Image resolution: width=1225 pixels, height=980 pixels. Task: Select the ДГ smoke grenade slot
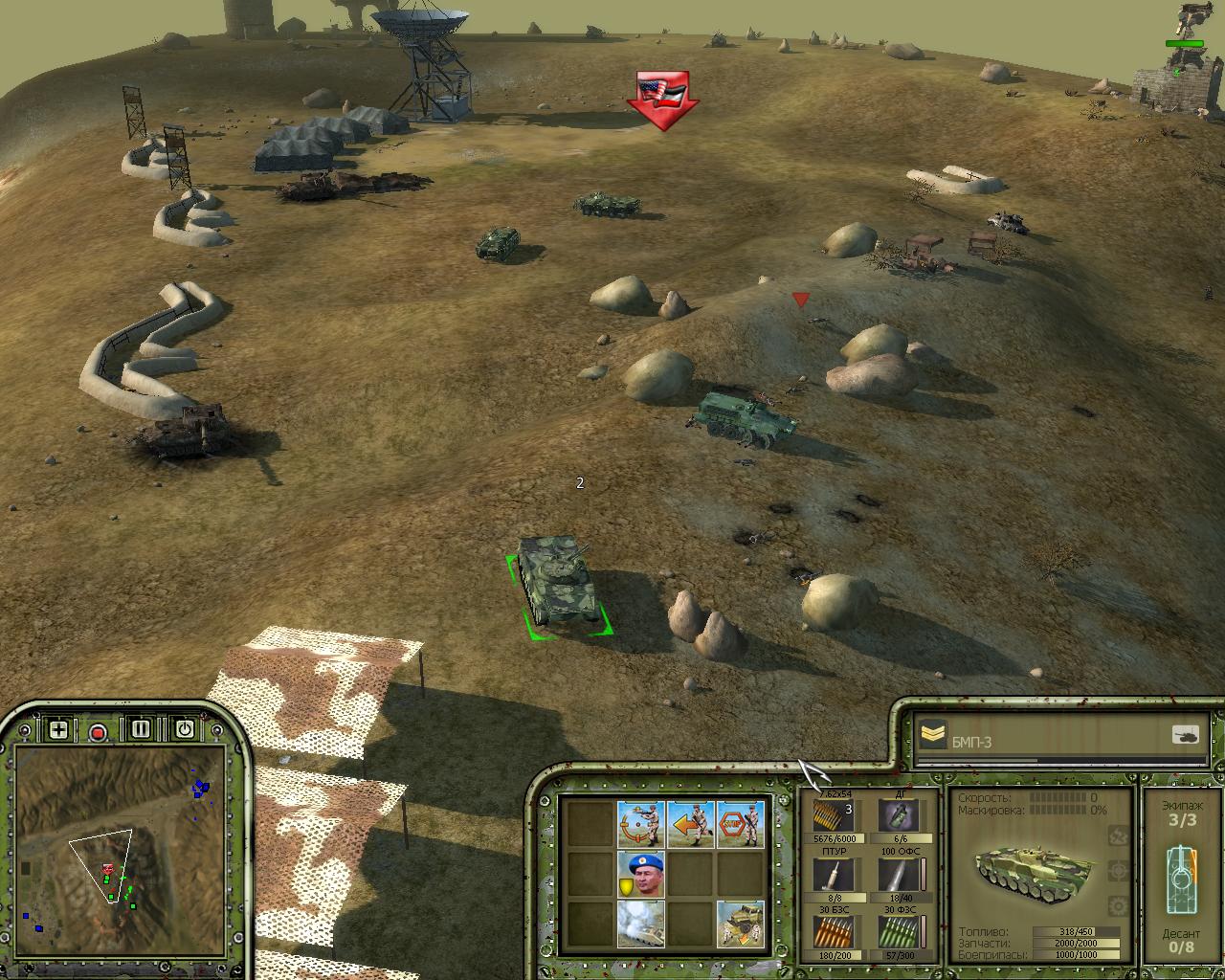pos(897,817)
